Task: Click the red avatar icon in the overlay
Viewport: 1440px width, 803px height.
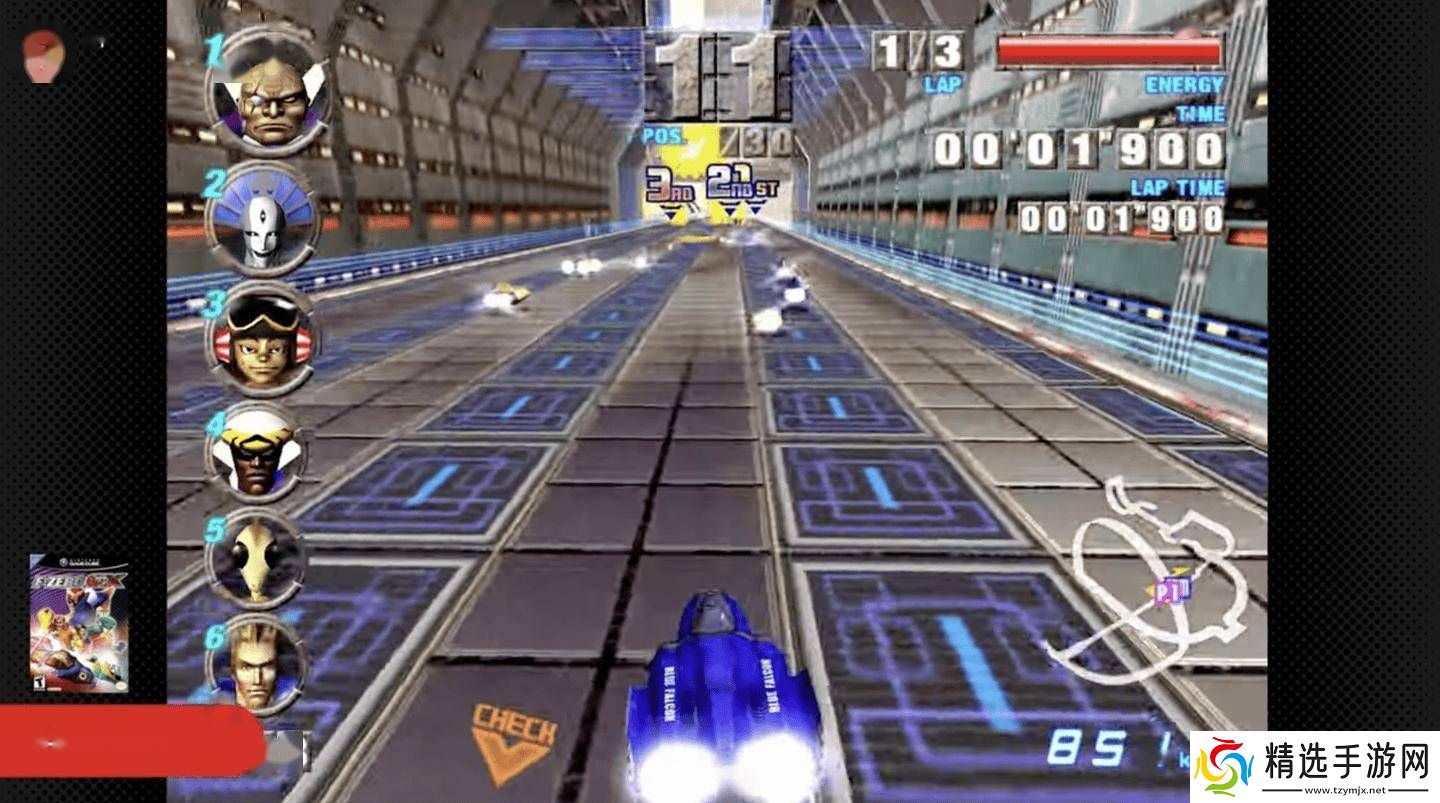Action: tap(43, 55)
